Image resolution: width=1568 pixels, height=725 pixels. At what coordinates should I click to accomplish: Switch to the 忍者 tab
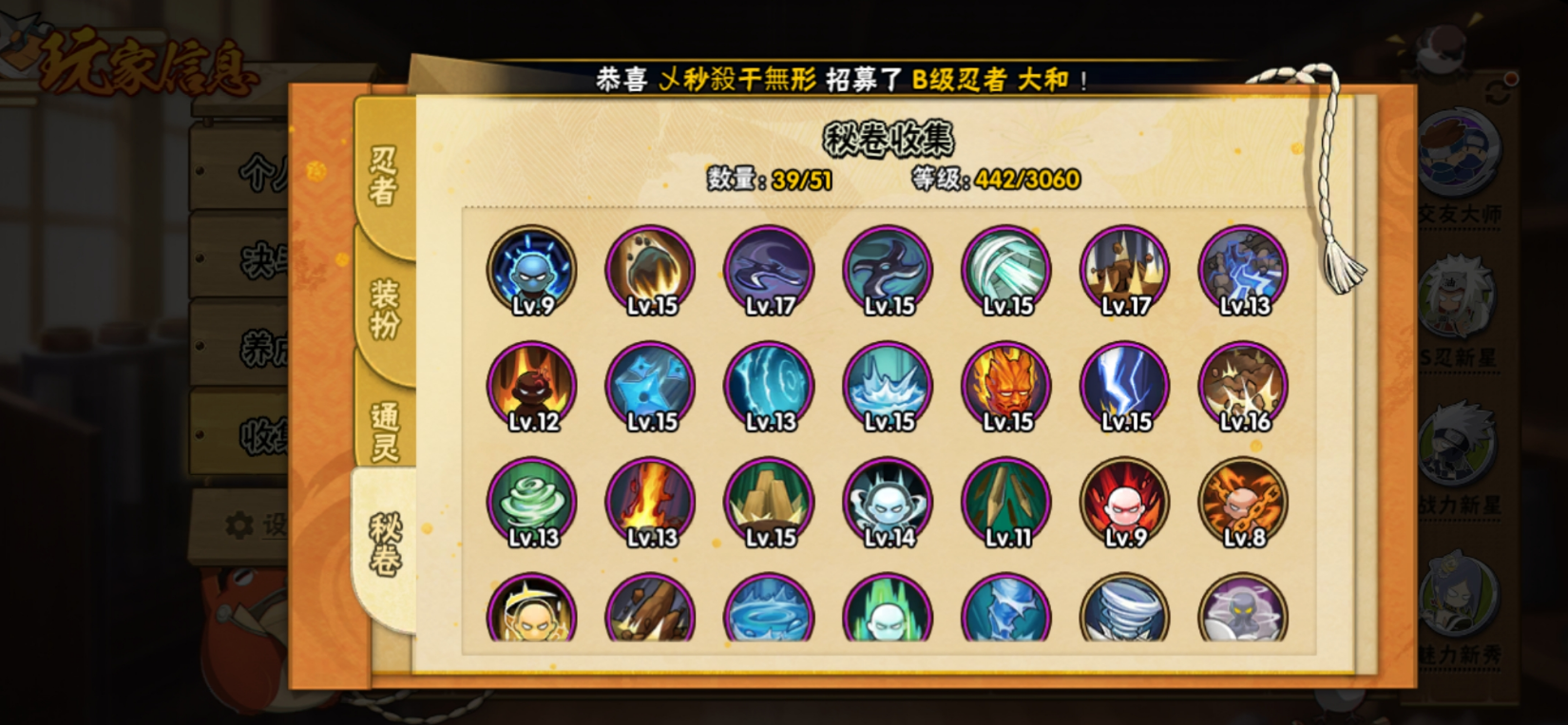point(383,176)
